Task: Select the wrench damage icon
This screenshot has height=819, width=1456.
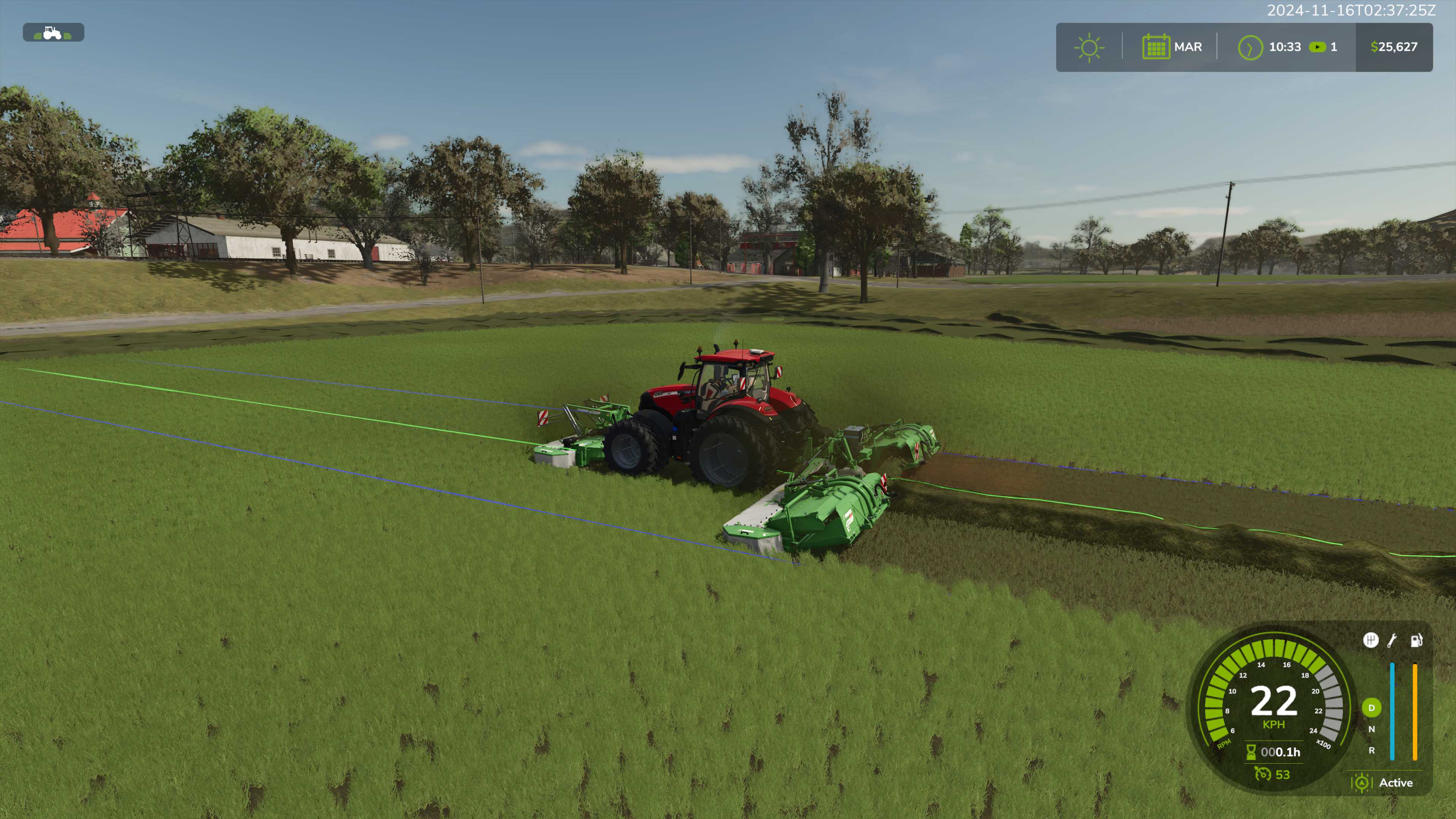Action: [x=1393, y=640]
